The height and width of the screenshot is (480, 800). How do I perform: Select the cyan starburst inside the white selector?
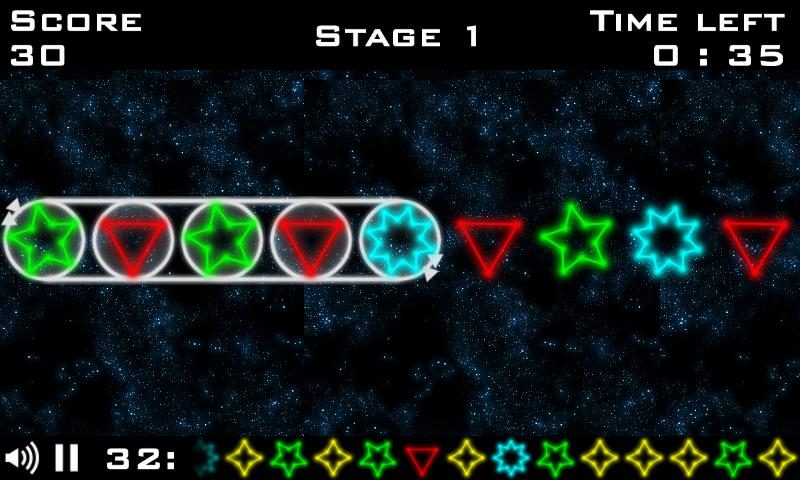coord(399,241)
